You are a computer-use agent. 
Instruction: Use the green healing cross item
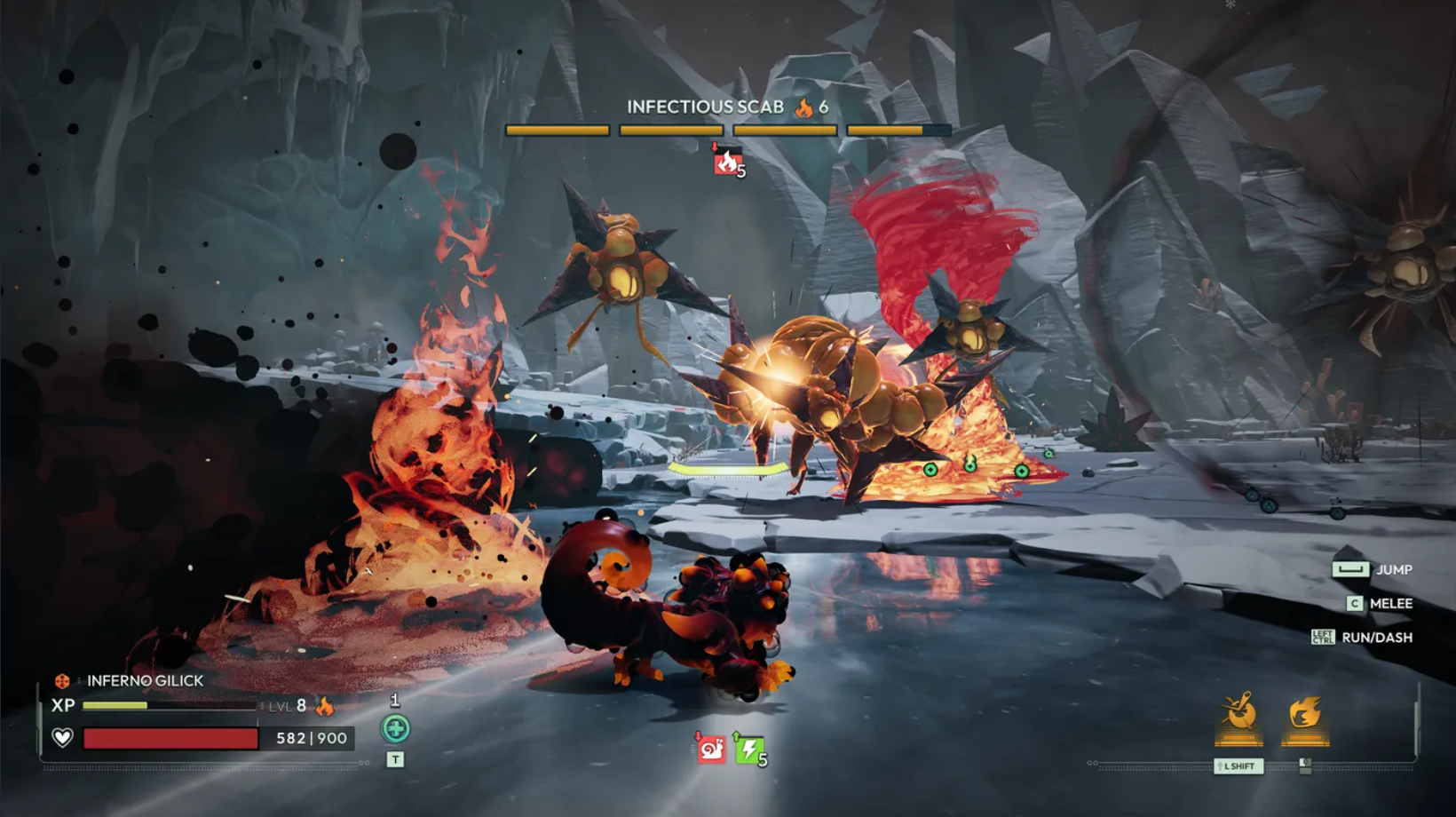tap(395, 729)
